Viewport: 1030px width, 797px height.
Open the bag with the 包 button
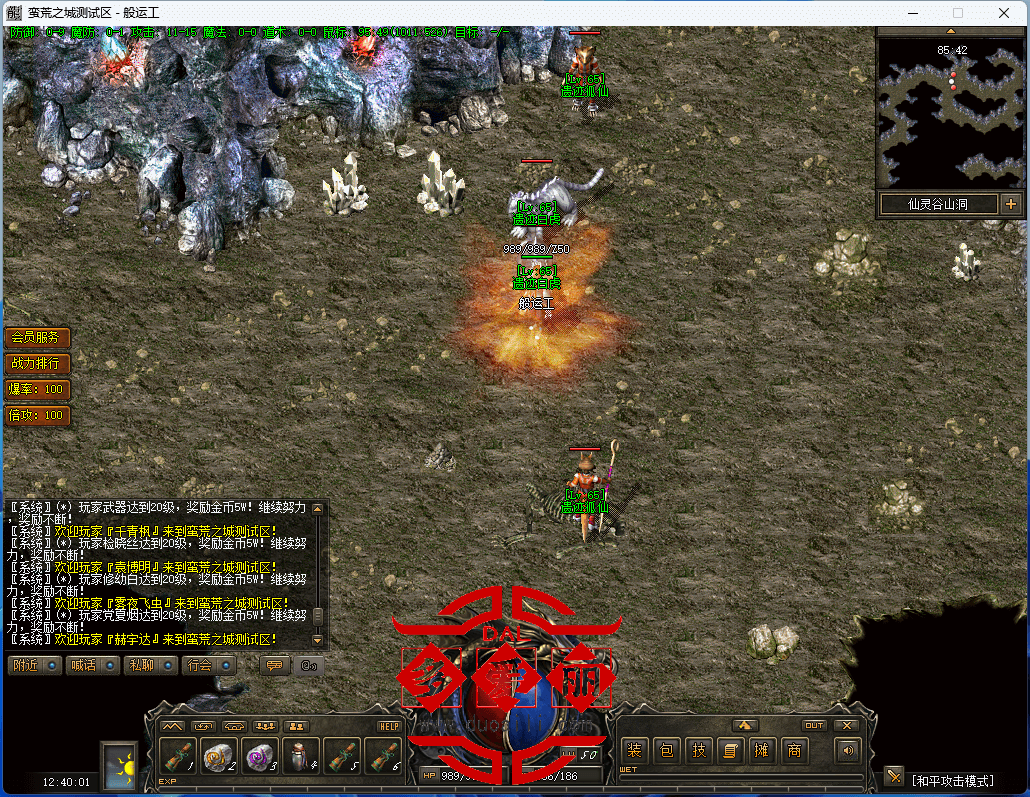point(667,750)
